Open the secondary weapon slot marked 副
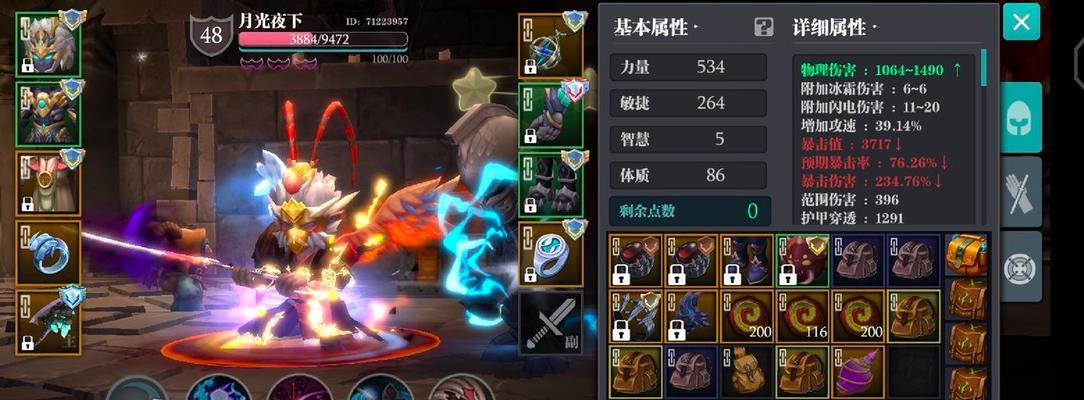This screenshot has height=400, width=1084. point(552,323)
